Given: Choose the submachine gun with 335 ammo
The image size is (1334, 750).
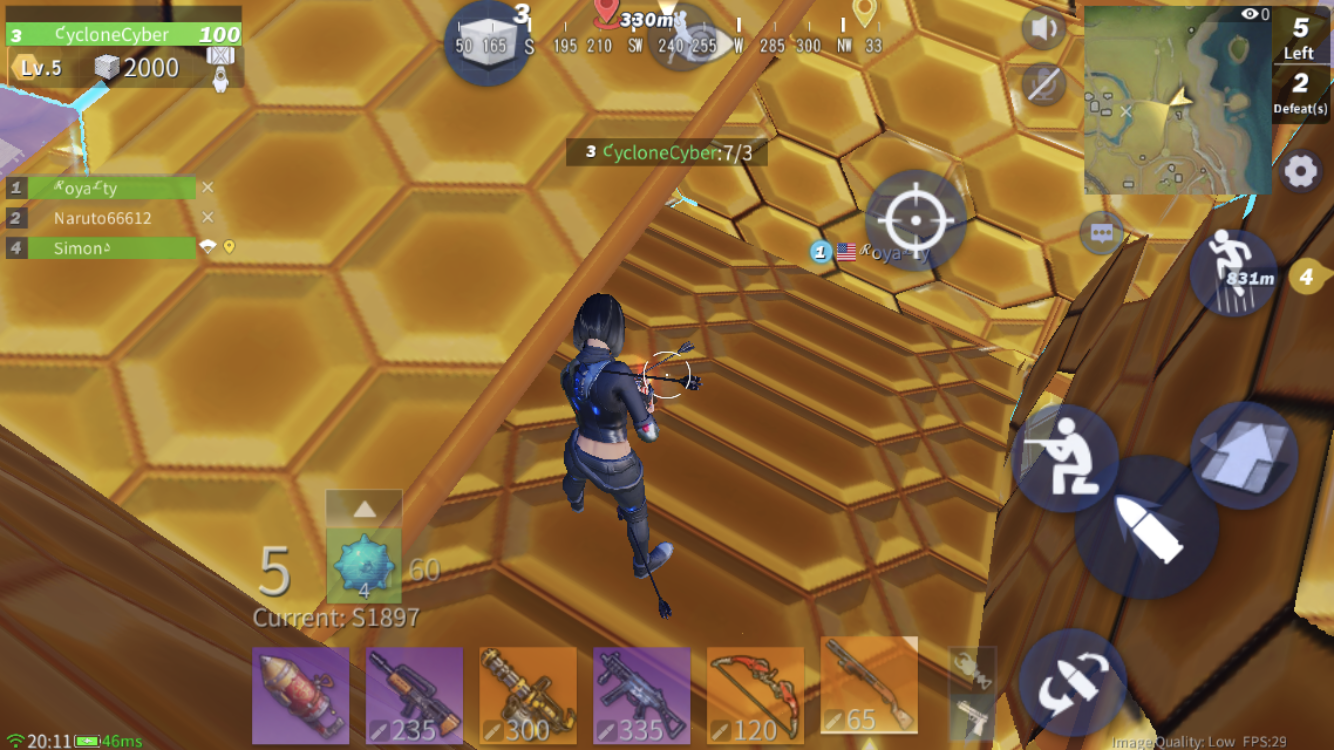Looking at the screenshot, I should [642, 696].
